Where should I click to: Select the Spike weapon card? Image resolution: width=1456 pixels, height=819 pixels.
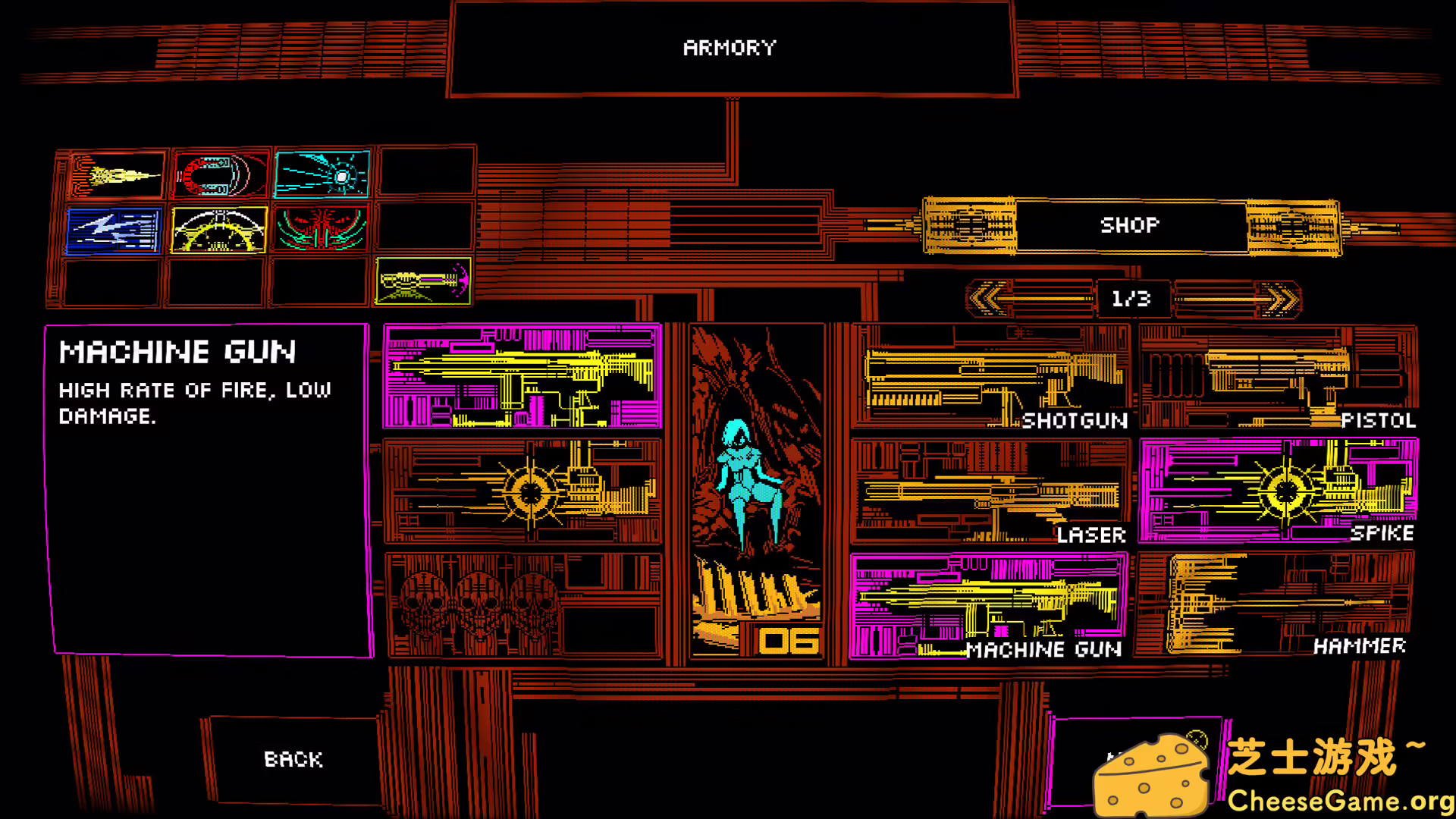pos(1282,489)
